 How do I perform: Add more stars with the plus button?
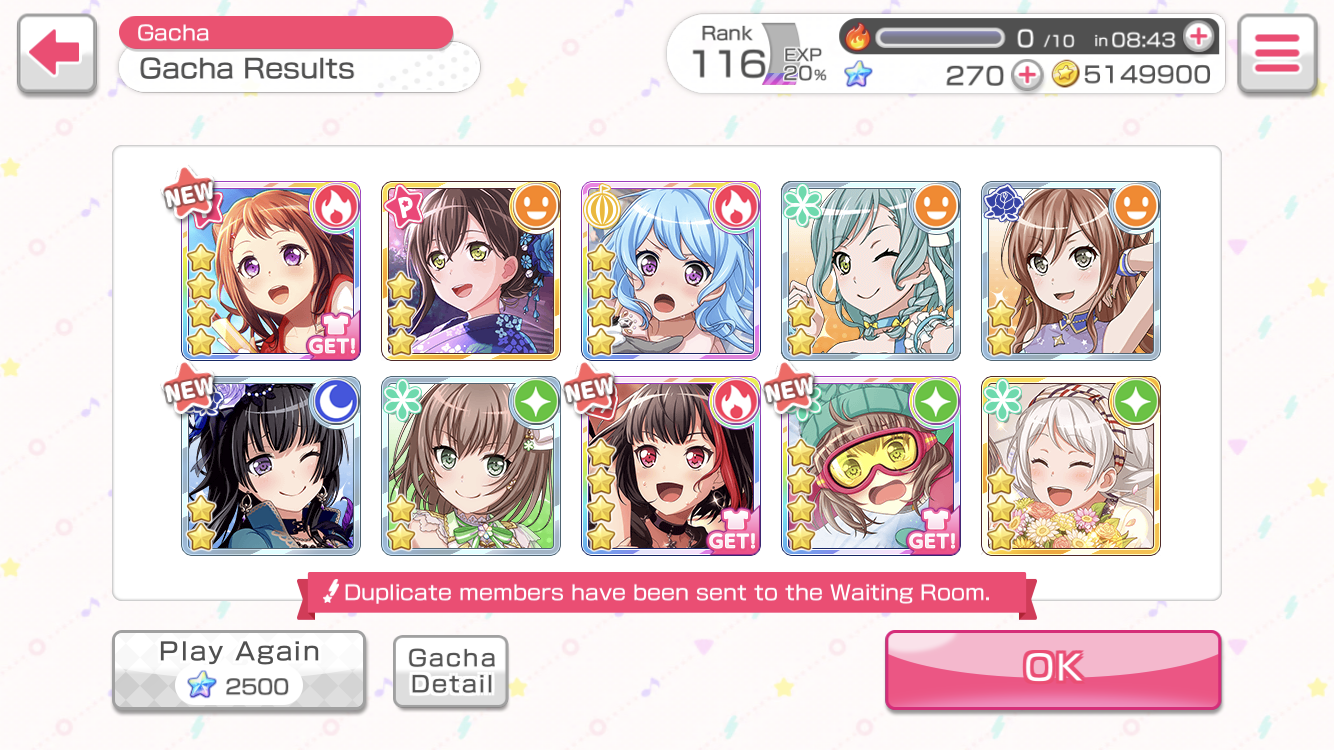1026,75
